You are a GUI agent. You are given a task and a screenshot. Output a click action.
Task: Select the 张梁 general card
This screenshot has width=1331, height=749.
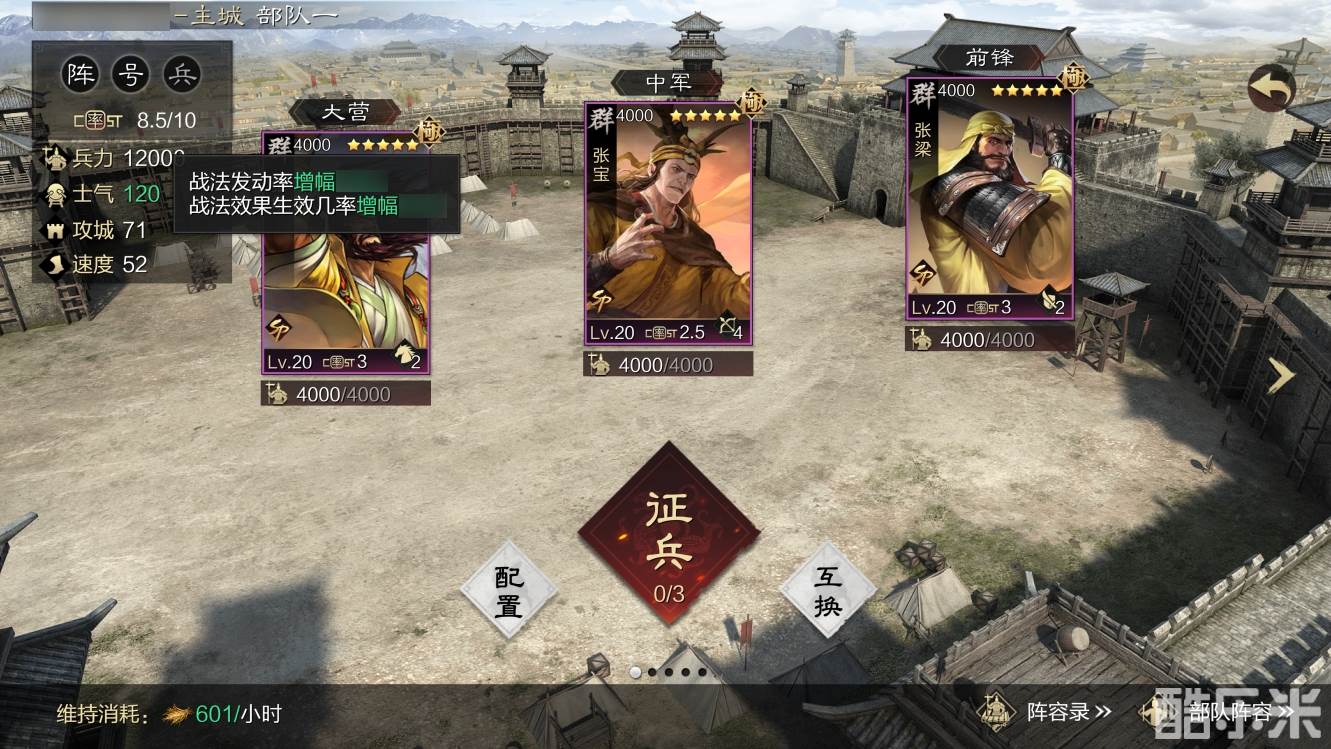click(x=990, y=200)
